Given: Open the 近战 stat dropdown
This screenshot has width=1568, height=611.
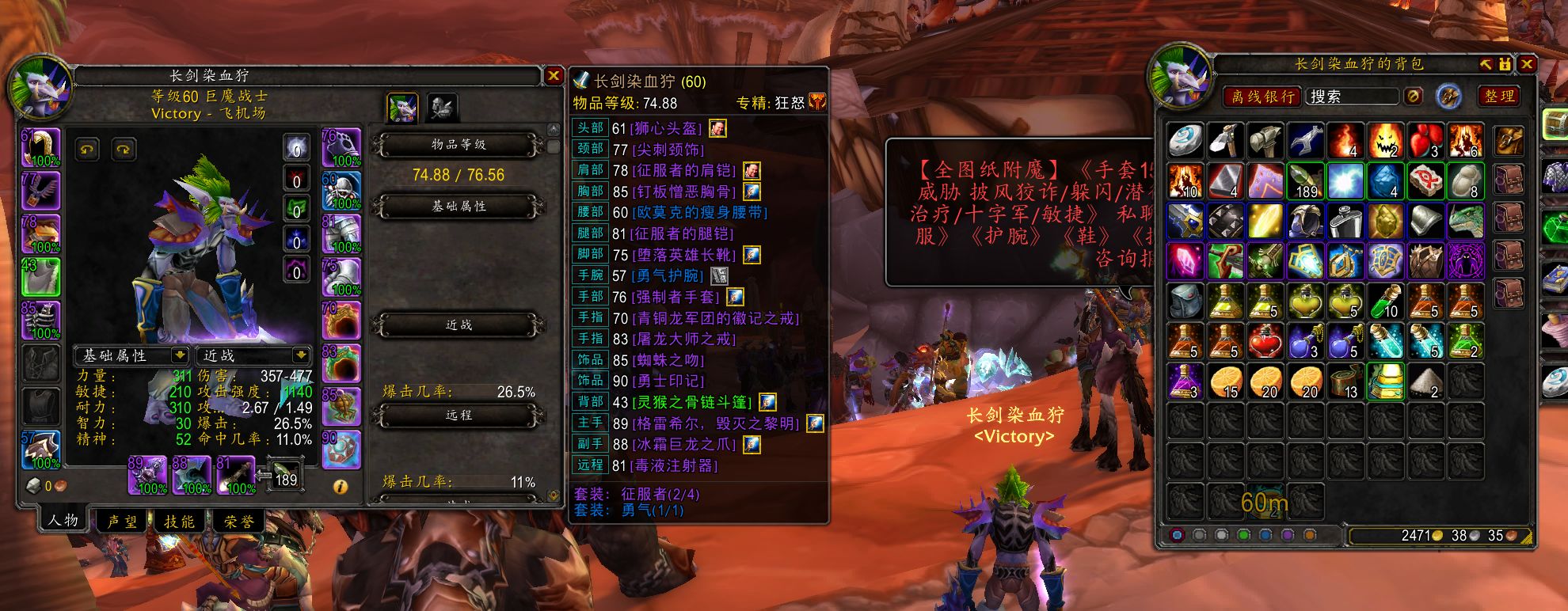Looking at the screenshot, I should point(254,355).
